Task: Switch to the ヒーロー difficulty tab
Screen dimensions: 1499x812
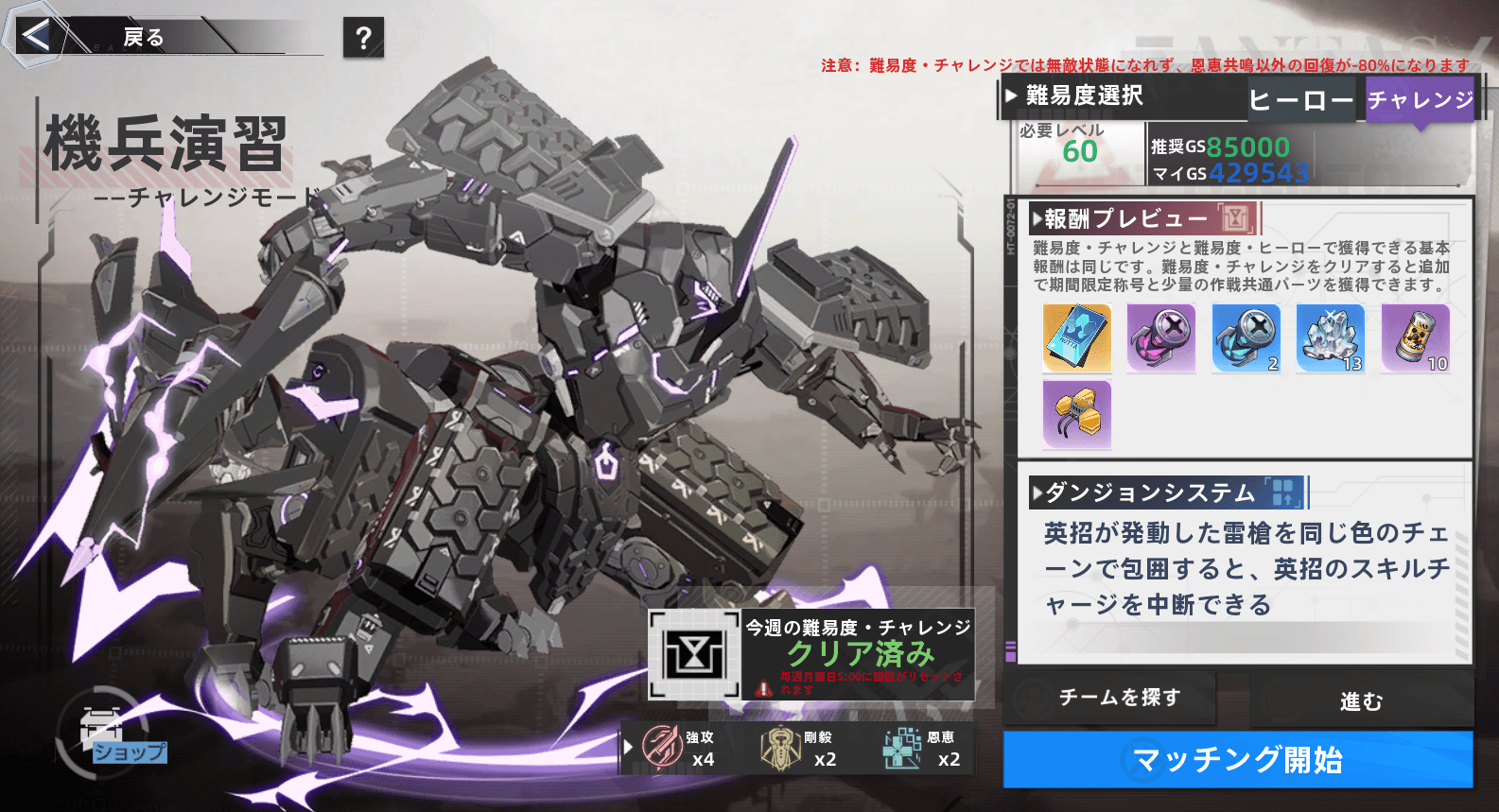Action: coord(1301,99)
